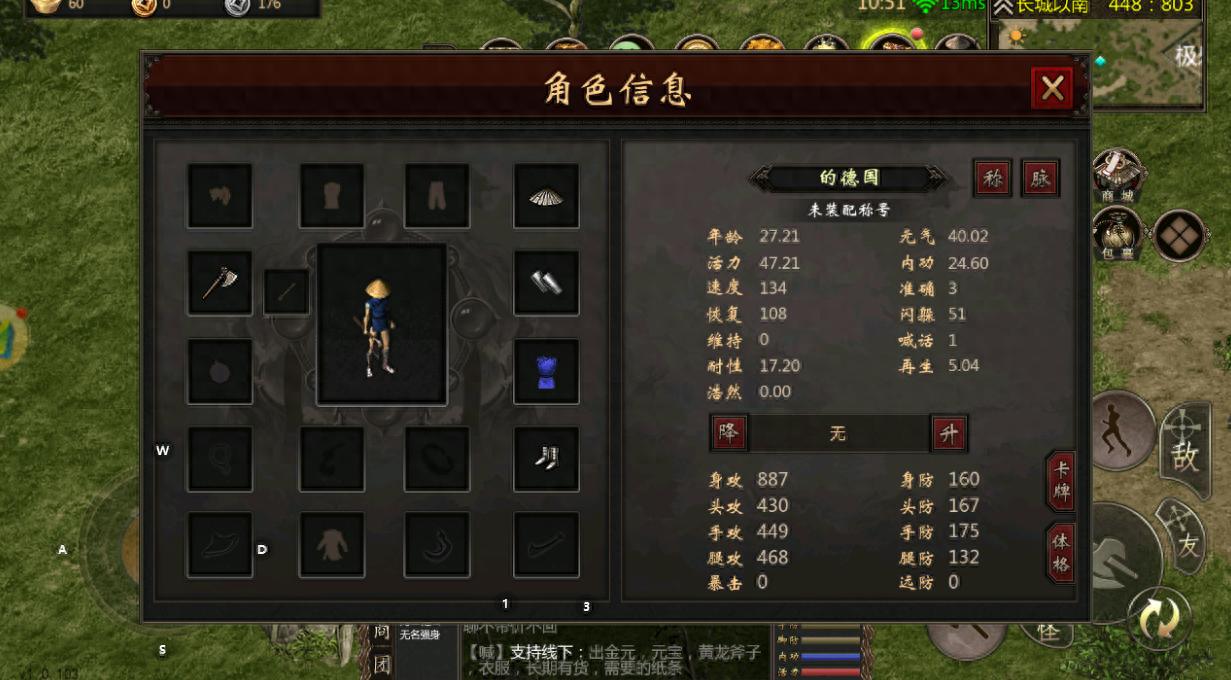Select the silver bracers equipment slot
1231x680 pixels.
(546, 283)
